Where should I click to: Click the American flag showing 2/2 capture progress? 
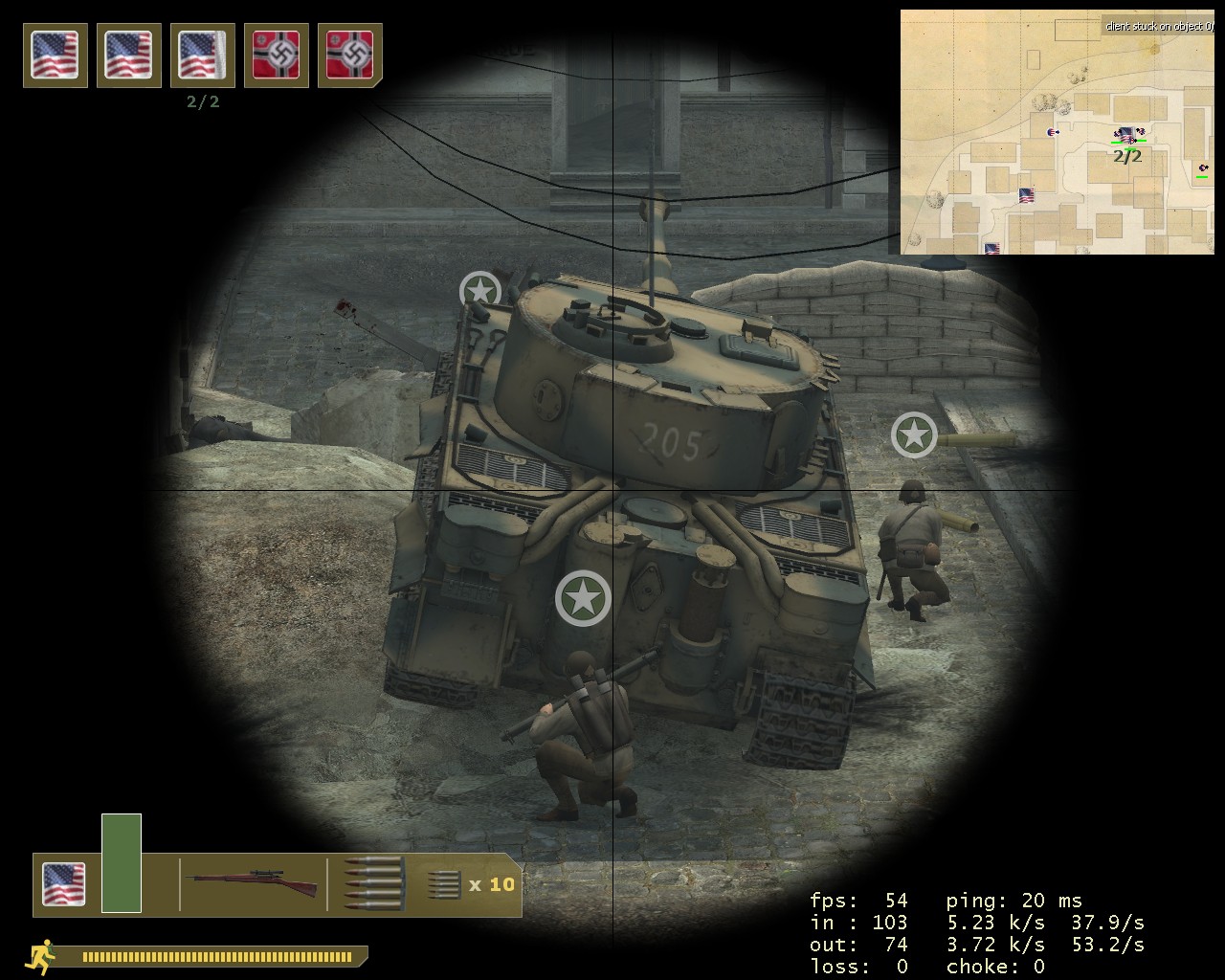coord(202,55)
